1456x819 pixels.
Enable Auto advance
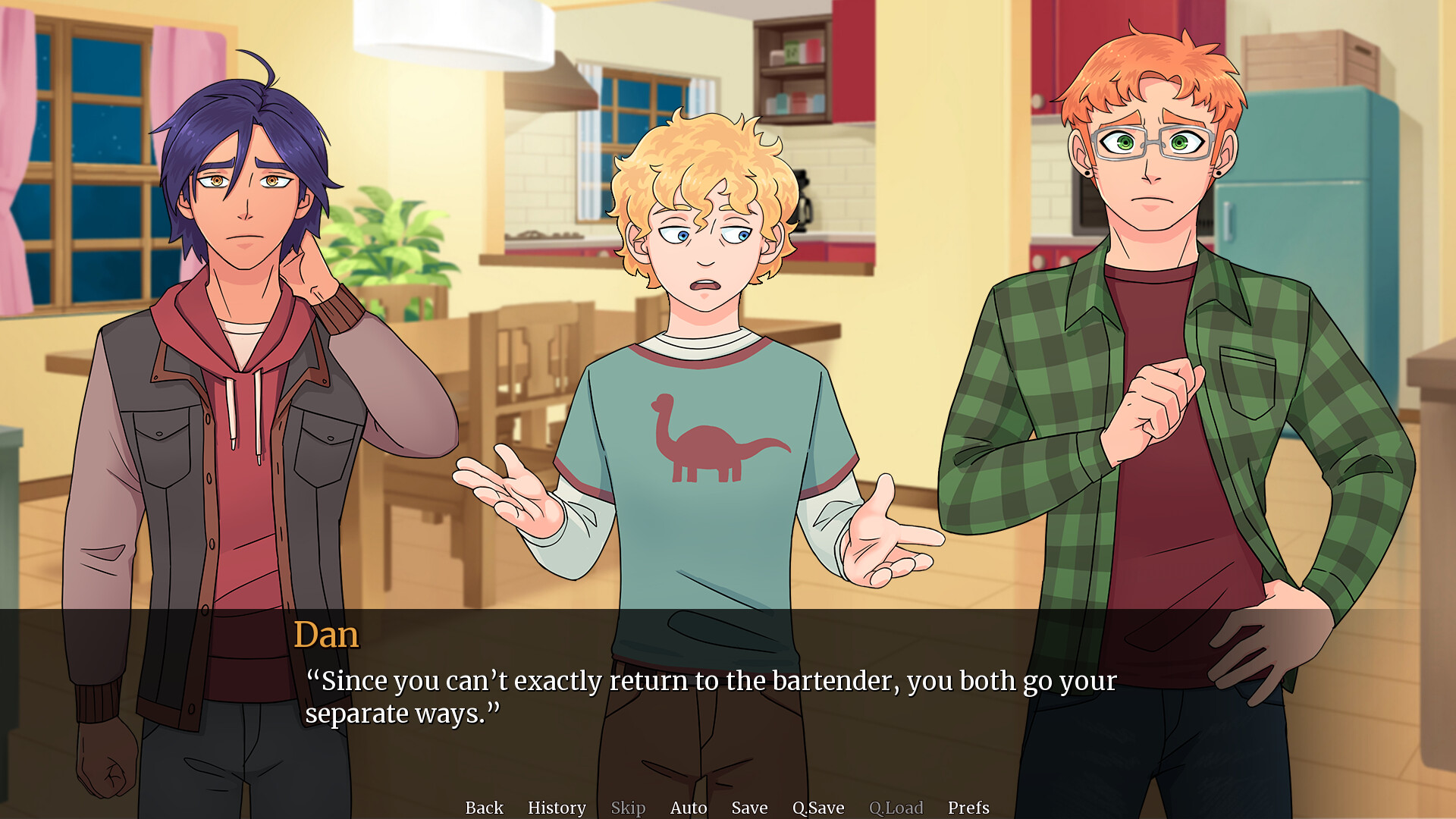(x=689, y=808)
